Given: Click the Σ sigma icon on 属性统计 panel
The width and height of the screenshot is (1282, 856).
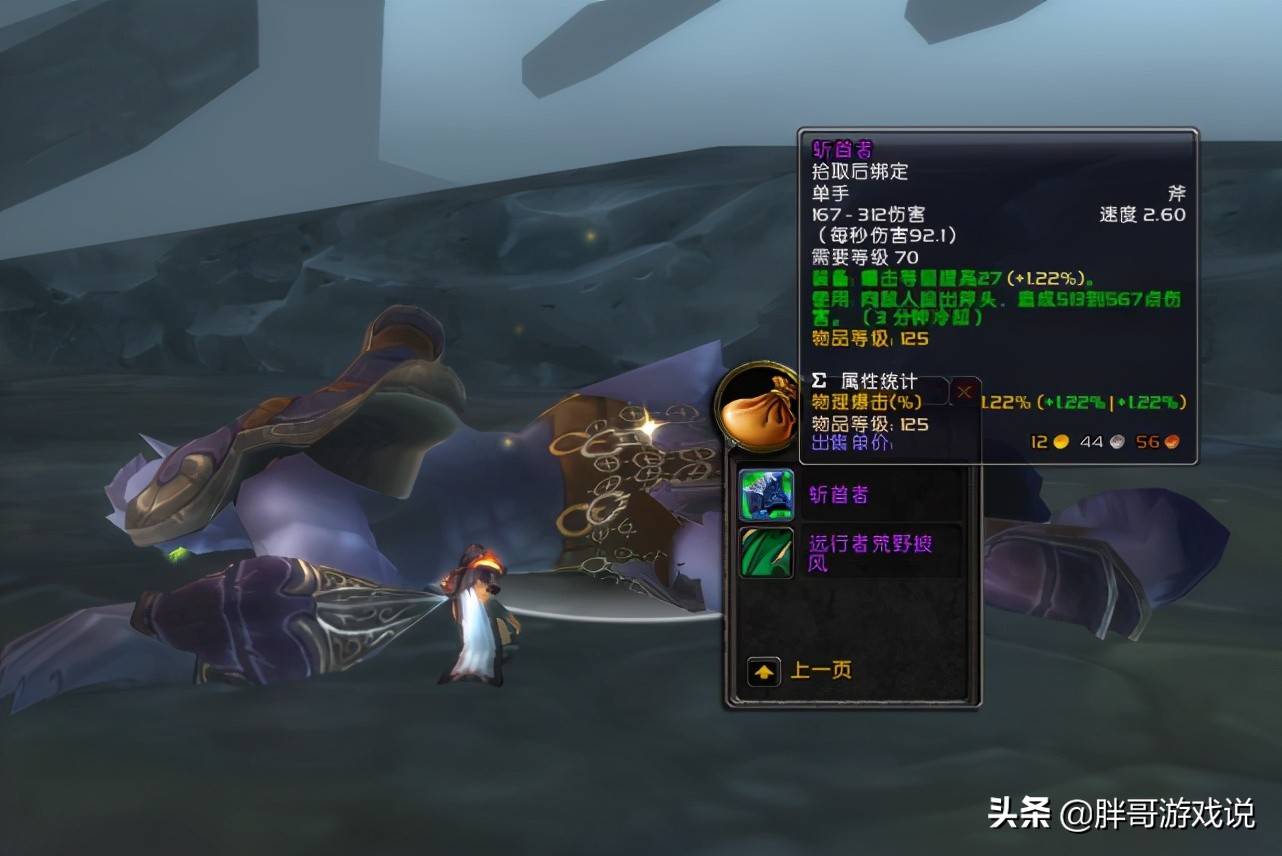Looking at the screenshot, I should point(820,382).
